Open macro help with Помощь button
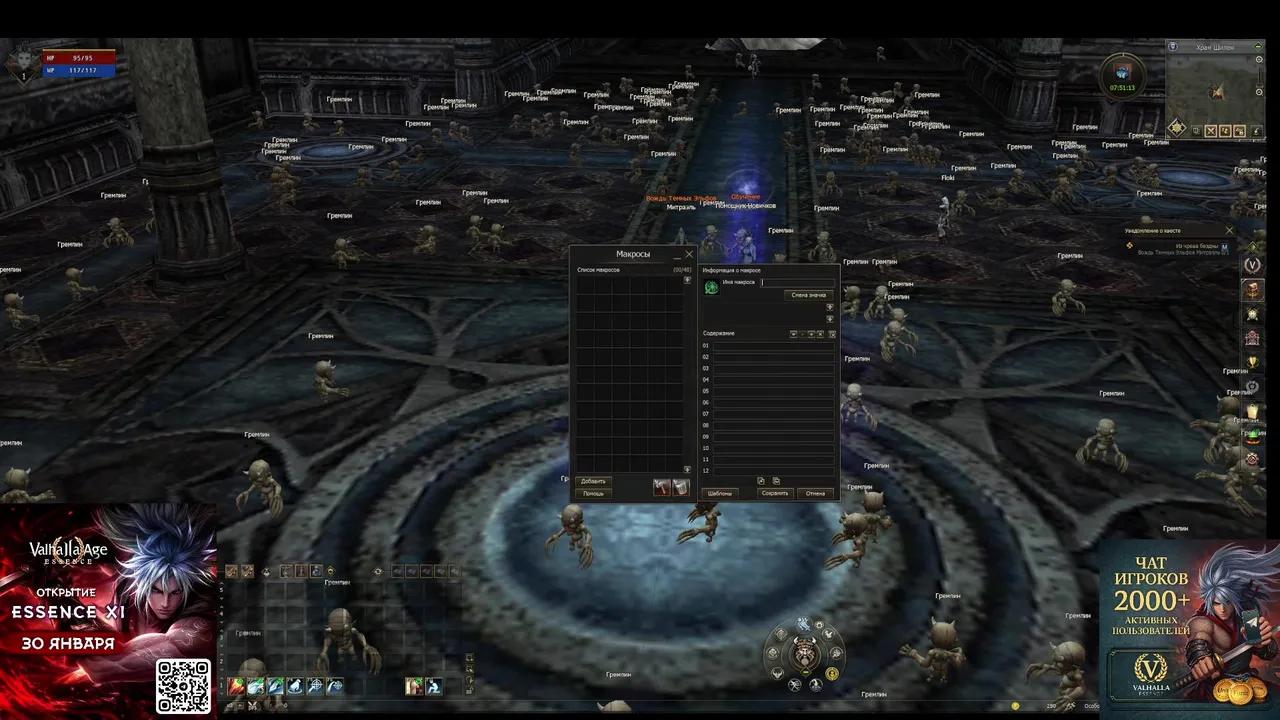This screenshot has width=1280, height=720. click(x=593, y=493)
